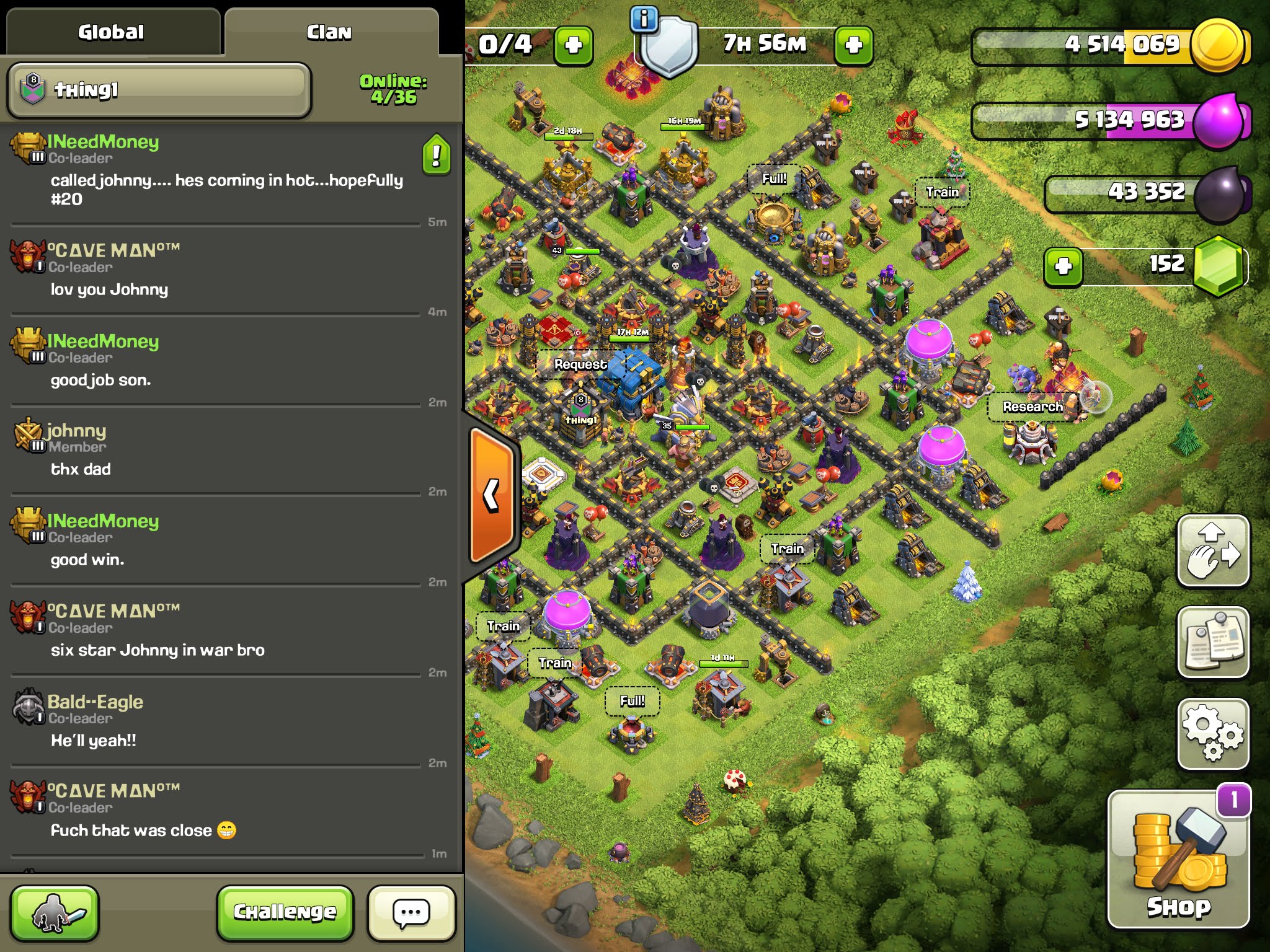This screenshot has height=952, width=1270.
Task: Open the news and events notes button
Action: coord(1213,642)
